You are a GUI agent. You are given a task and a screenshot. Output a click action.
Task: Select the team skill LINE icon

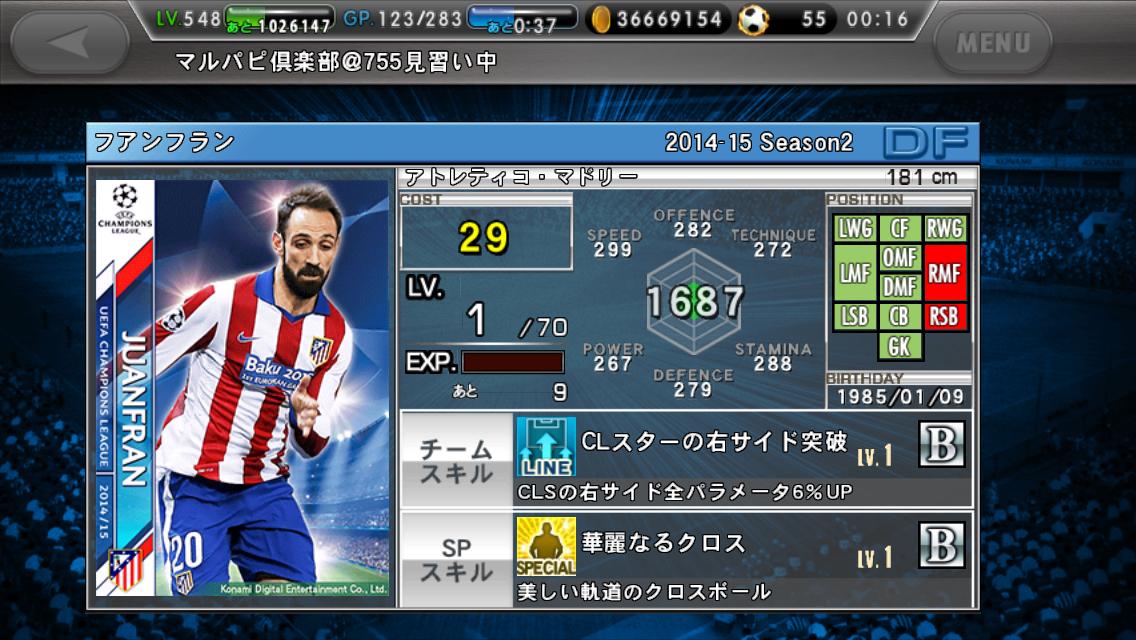click(546, 446)
